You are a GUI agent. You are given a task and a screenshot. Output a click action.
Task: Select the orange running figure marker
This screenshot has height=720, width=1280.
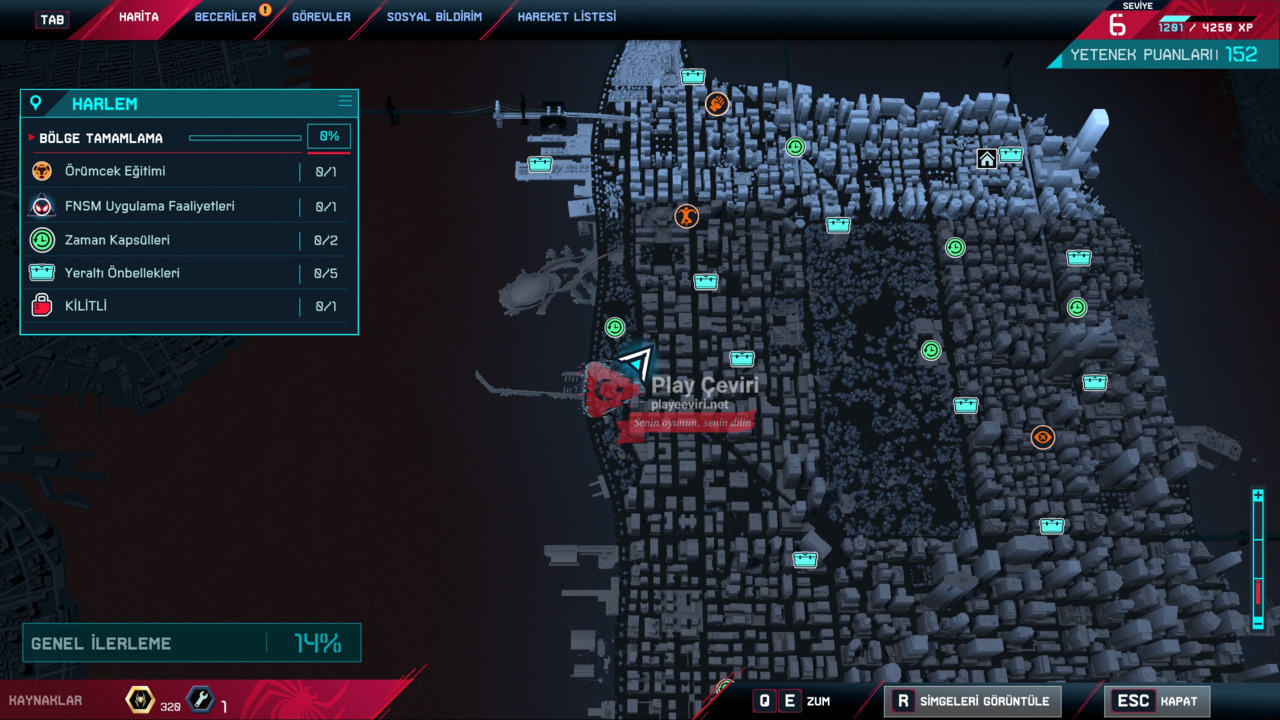tap(686, 215)
